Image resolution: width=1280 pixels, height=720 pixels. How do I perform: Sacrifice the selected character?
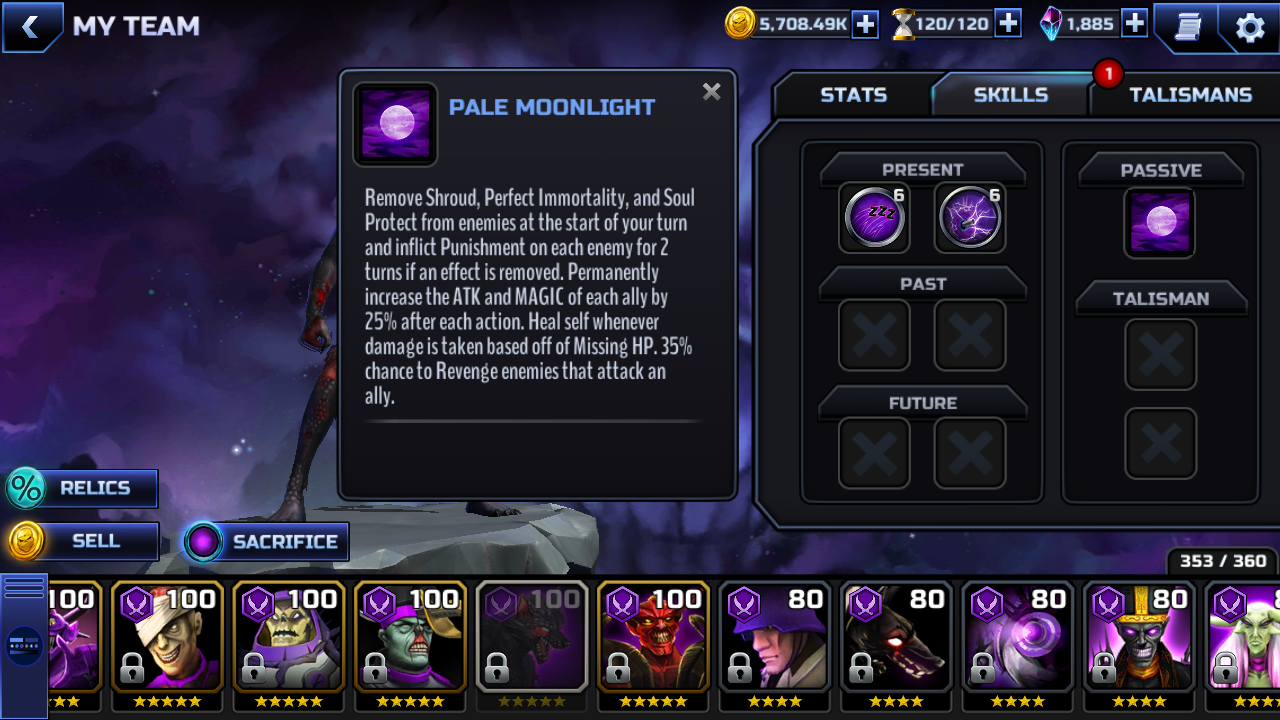pos(267,542)
